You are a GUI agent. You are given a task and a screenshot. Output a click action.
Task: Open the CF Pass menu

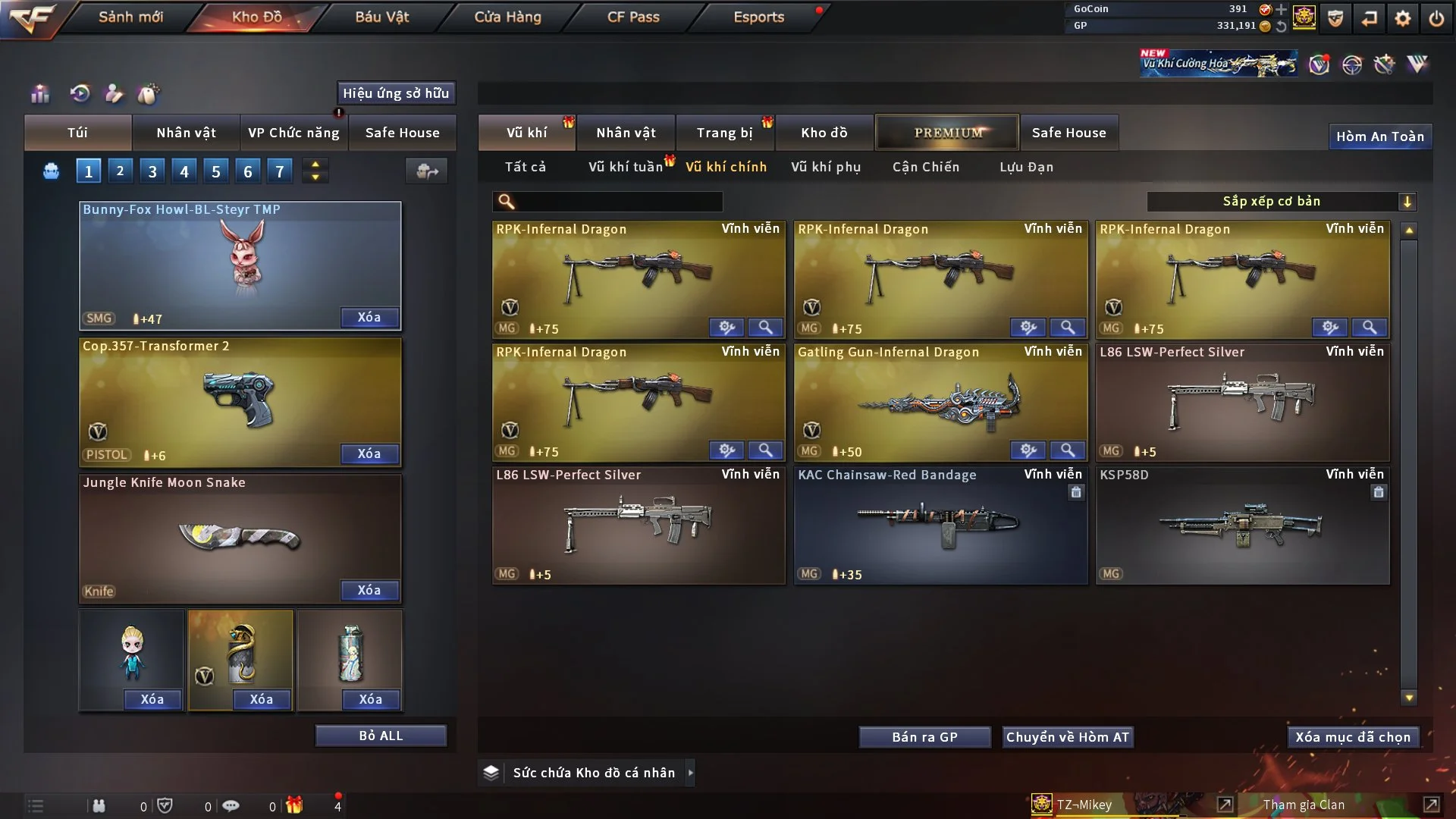(x=633, y=17)
